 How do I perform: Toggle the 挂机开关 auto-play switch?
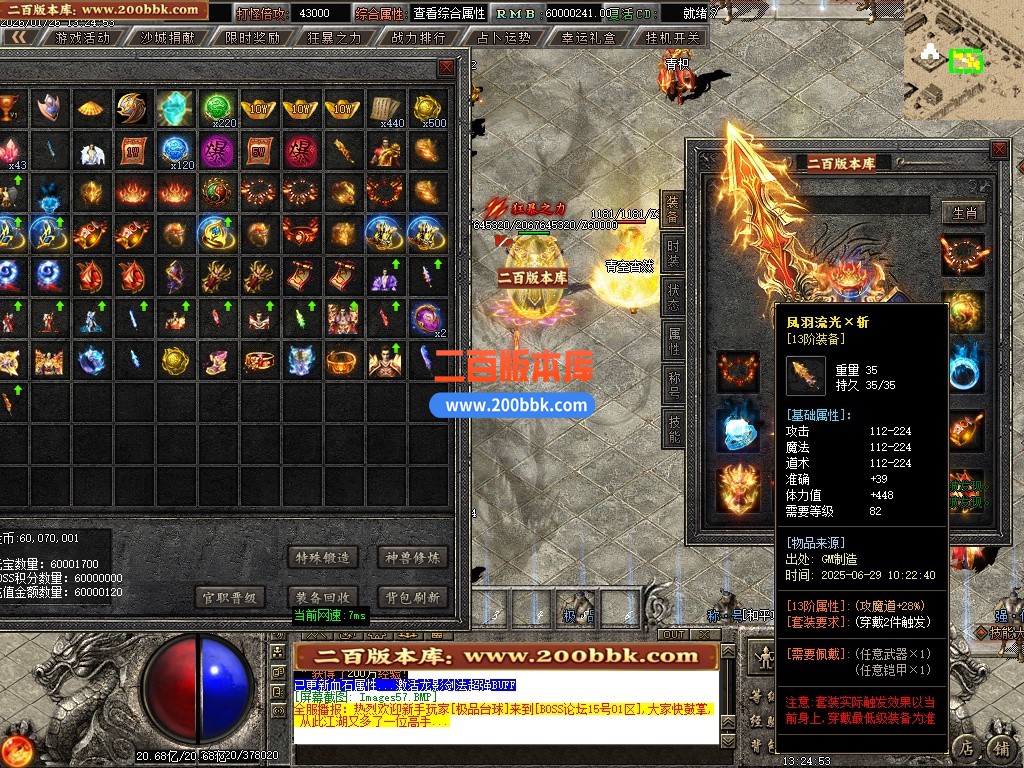tap(673, 38)
